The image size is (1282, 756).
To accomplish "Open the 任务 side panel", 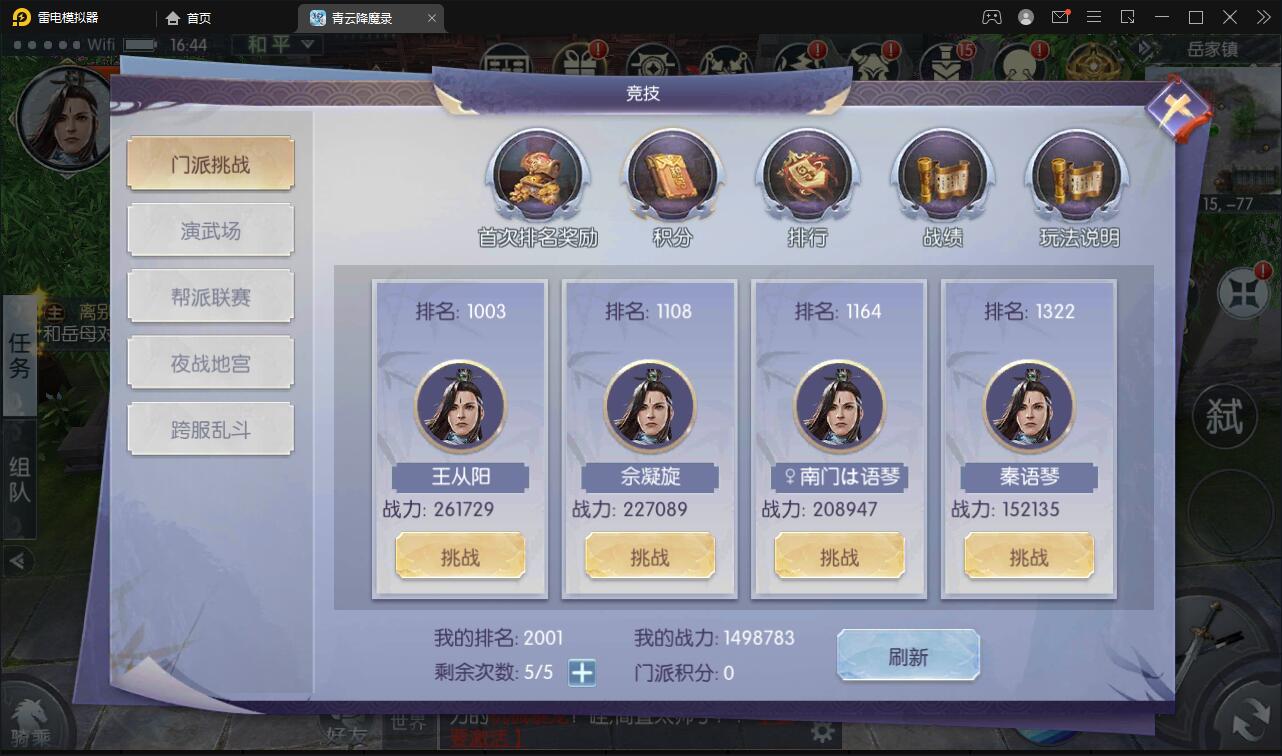I will click(18, 357).
